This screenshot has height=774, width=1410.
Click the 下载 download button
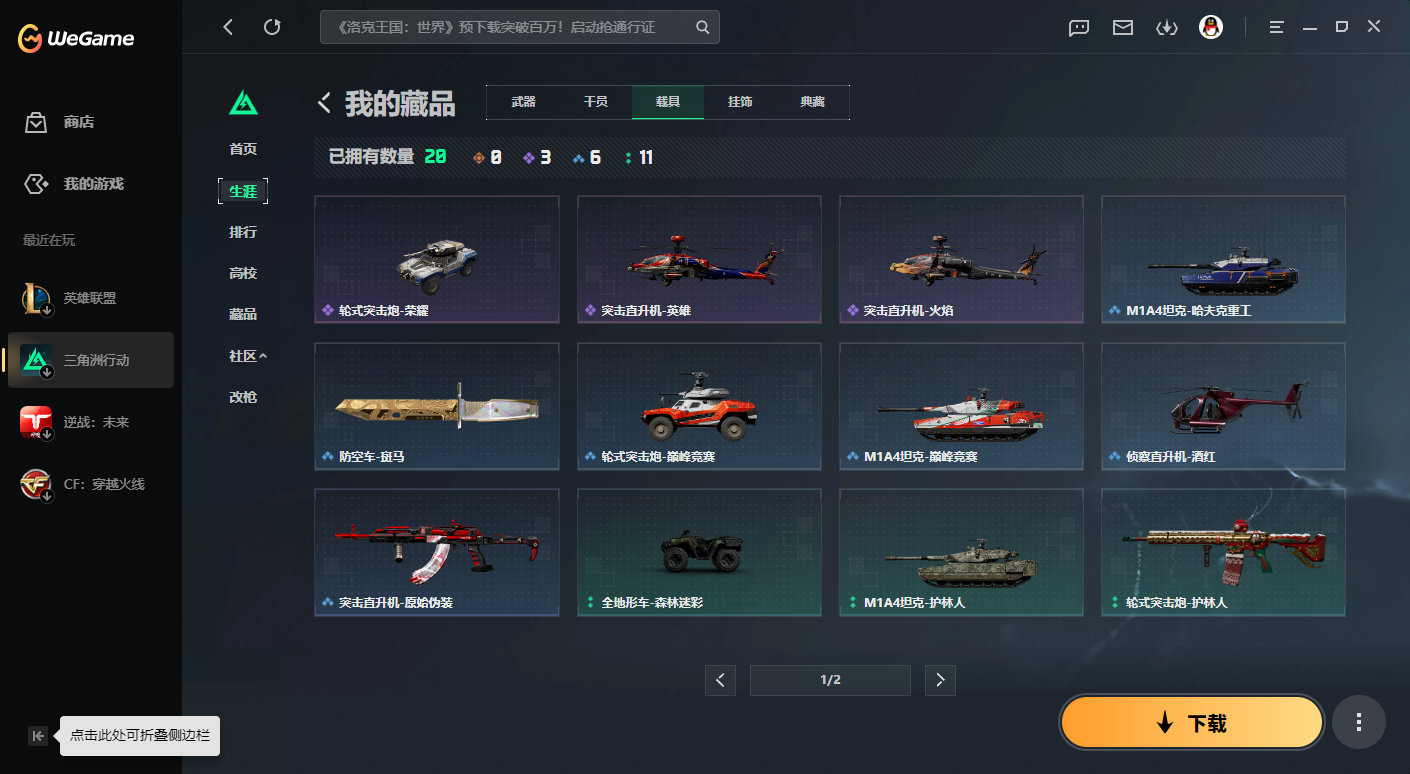[x=1191, y=721]
